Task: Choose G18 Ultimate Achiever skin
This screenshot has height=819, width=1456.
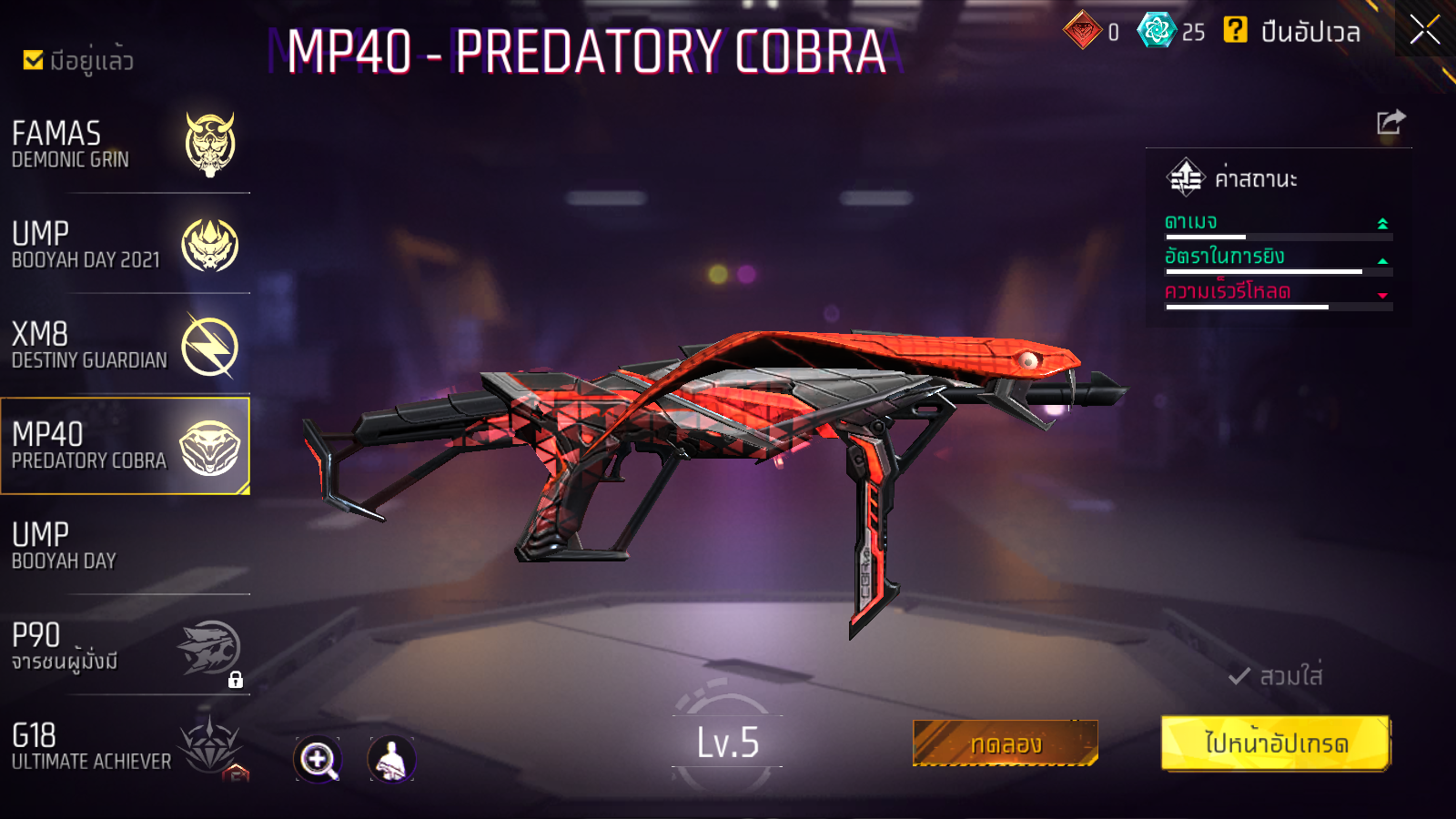Action: pyautogui.click(x=125, y=747)
